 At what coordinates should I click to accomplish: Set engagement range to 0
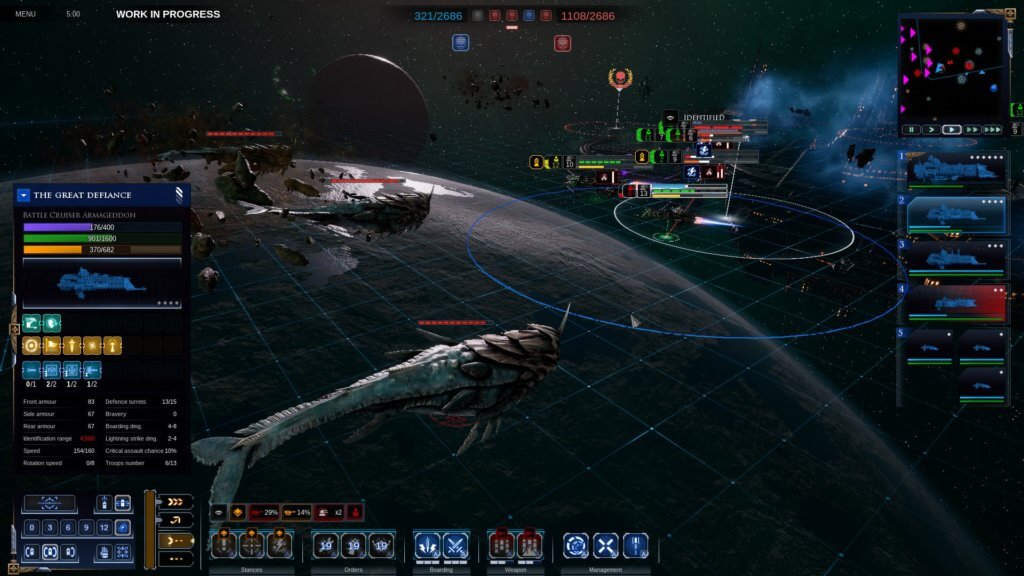point(33,528)
